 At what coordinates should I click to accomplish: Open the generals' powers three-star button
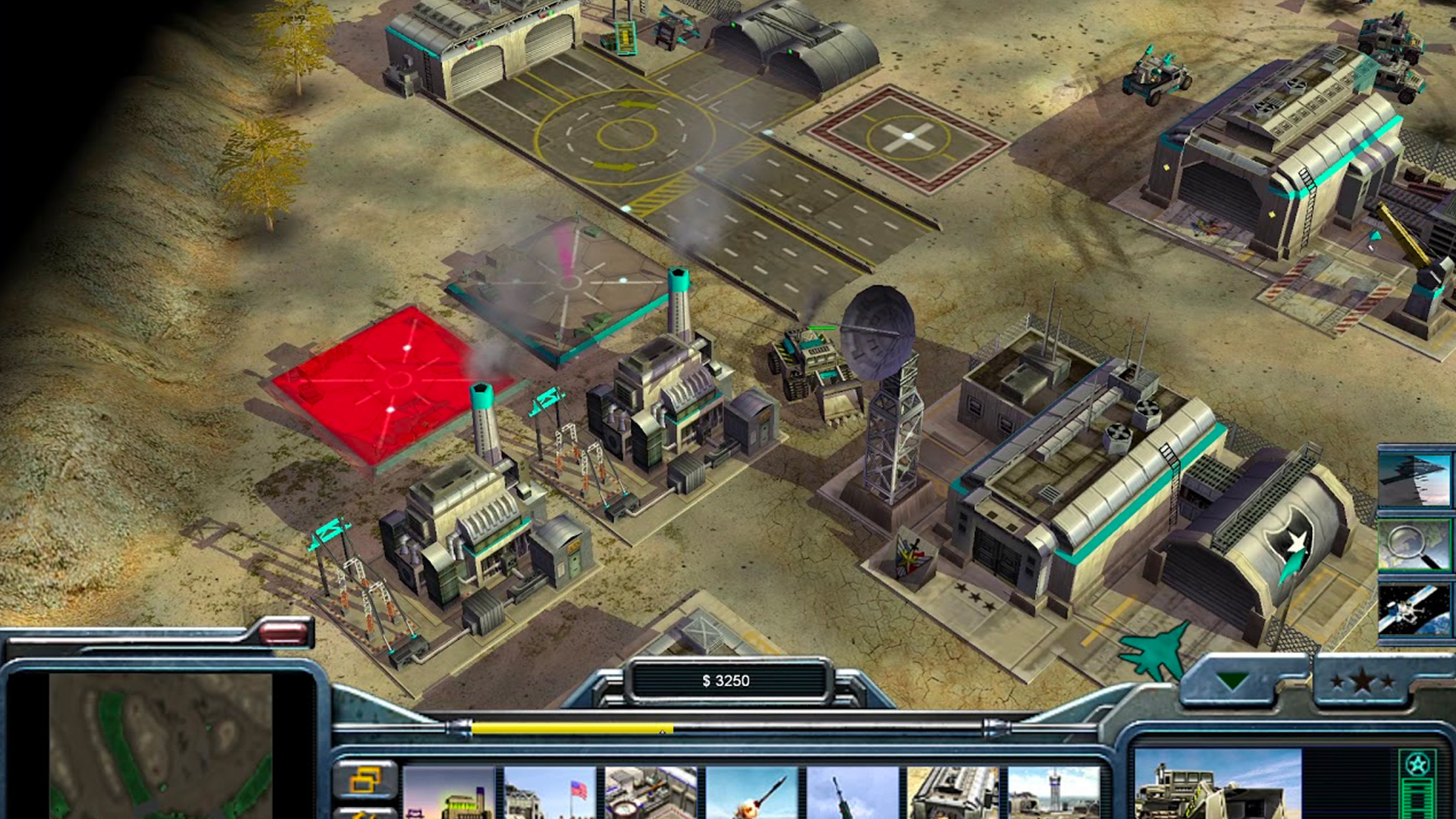coord(1363,681)
